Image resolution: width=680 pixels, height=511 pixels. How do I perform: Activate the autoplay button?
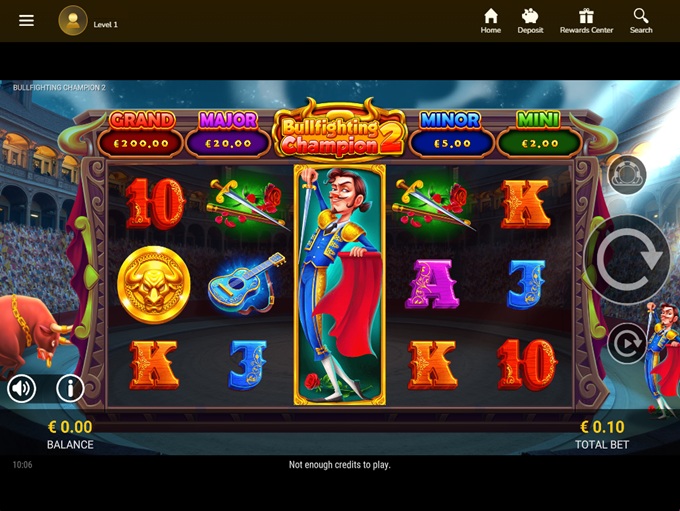click(x=627, y=344)
